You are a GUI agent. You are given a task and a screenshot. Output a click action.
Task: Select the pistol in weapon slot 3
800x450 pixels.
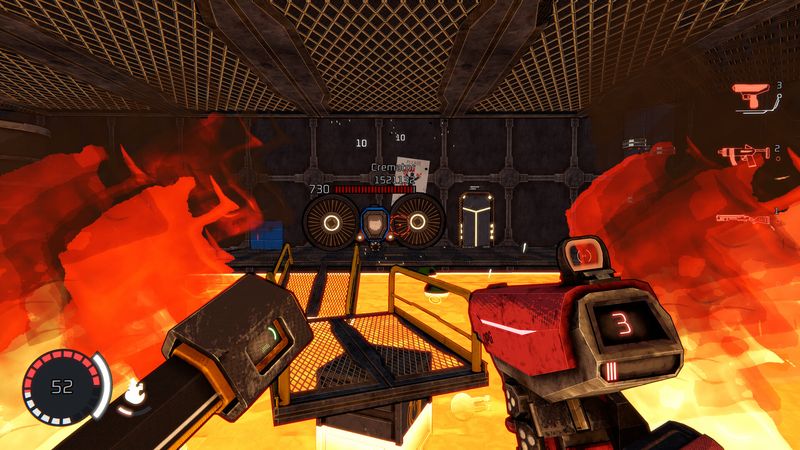[x=750, y=96]
